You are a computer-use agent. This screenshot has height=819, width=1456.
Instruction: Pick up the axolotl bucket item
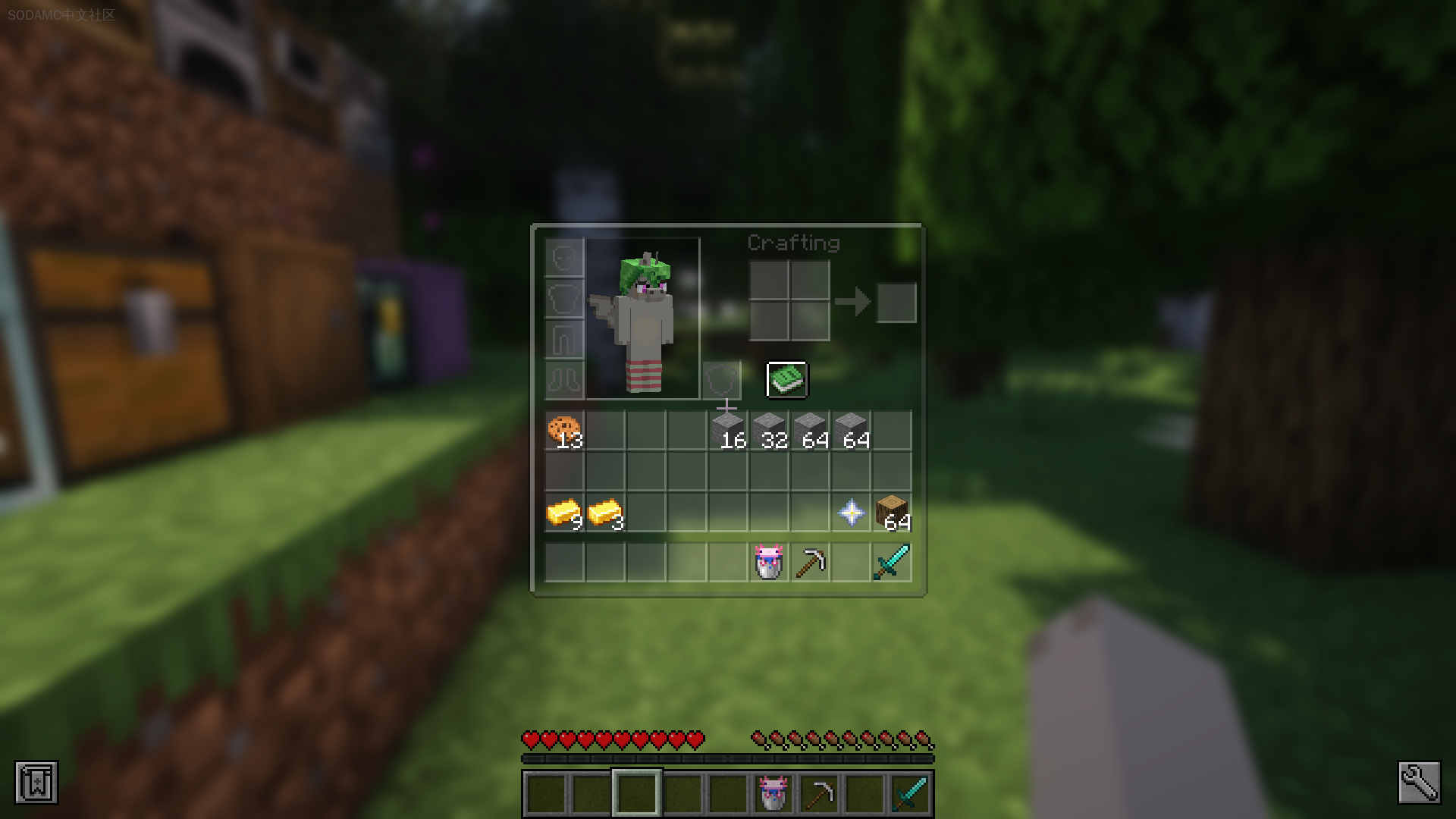click(767, 561)
